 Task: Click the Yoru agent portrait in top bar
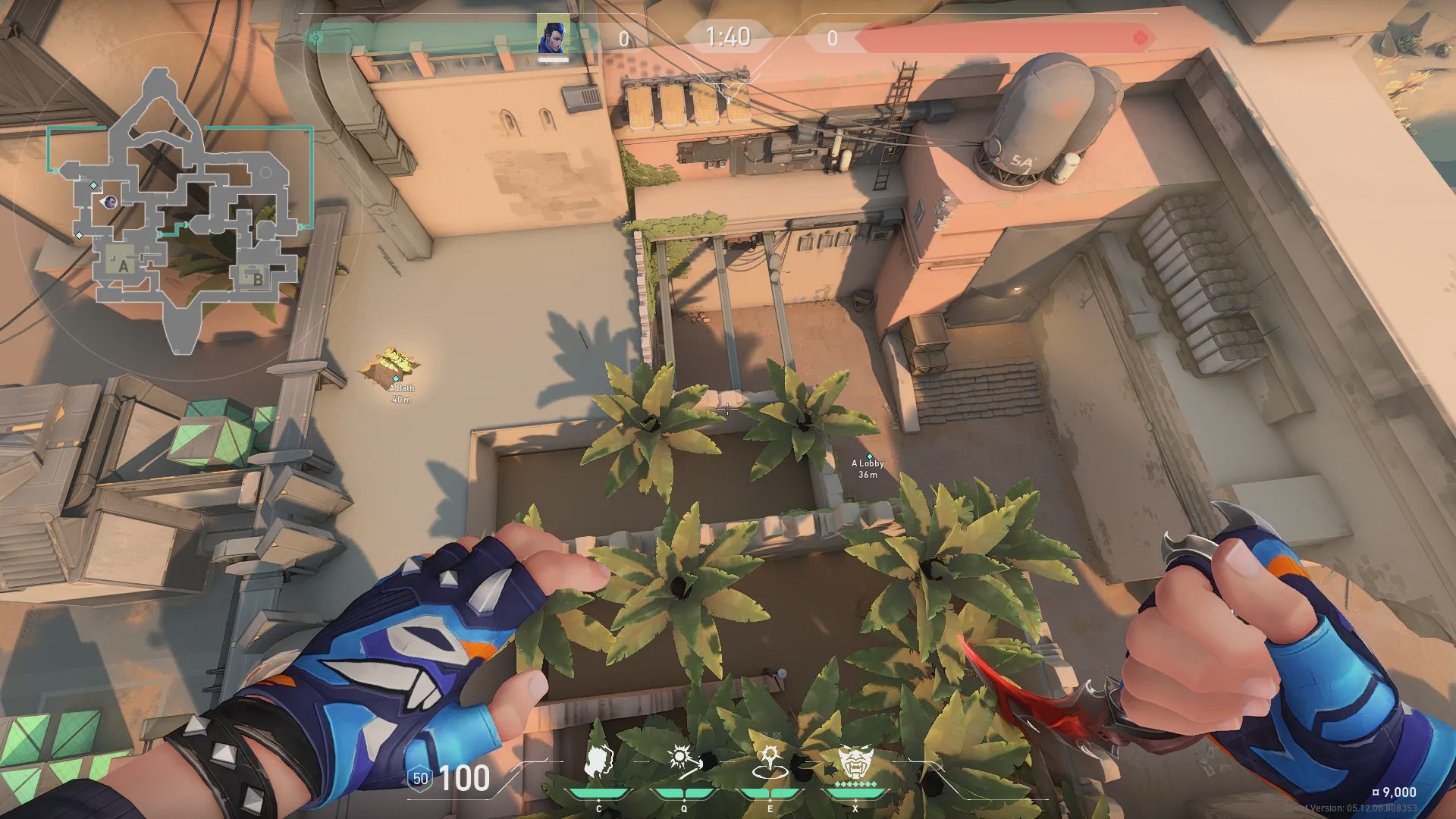point(553,36)
